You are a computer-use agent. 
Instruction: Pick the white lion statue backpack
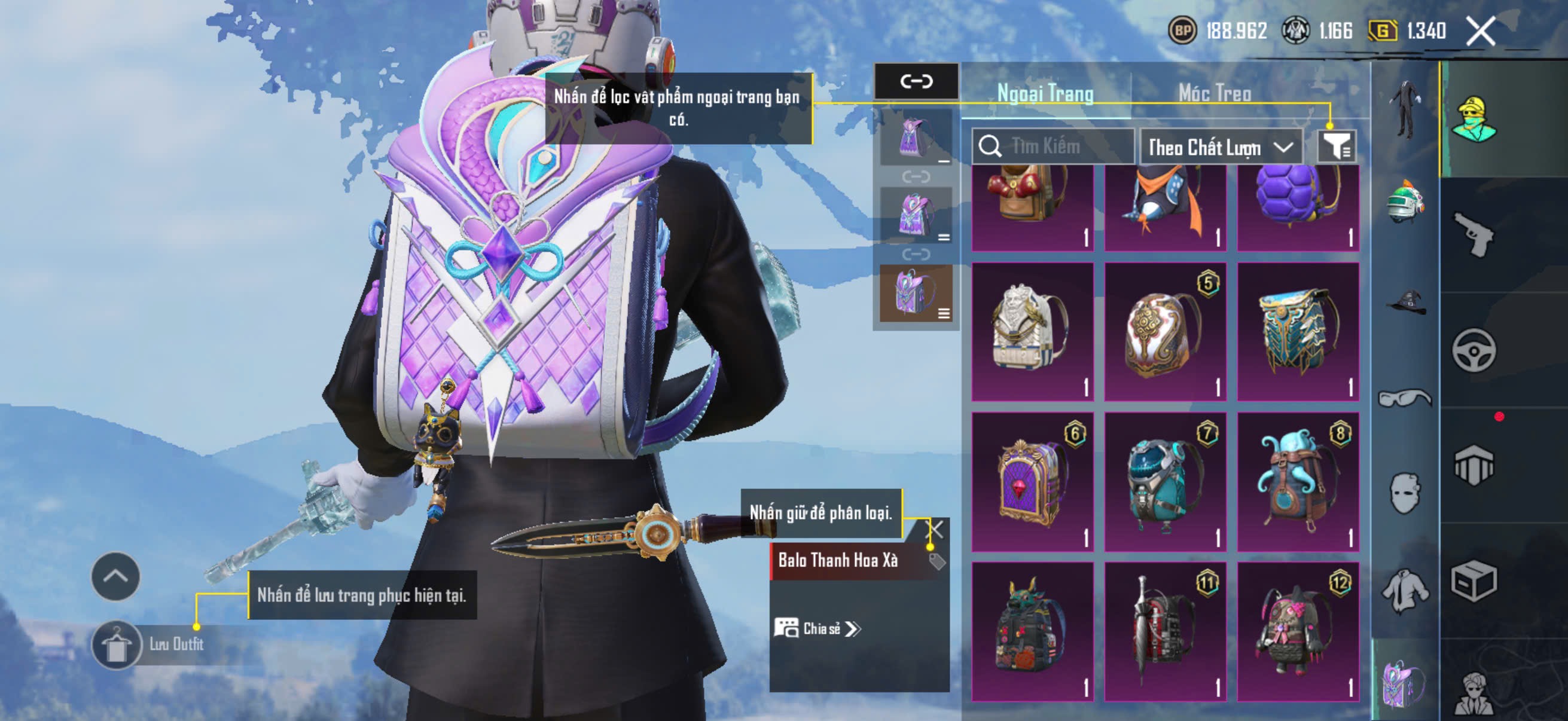[x=1032, y=332]
